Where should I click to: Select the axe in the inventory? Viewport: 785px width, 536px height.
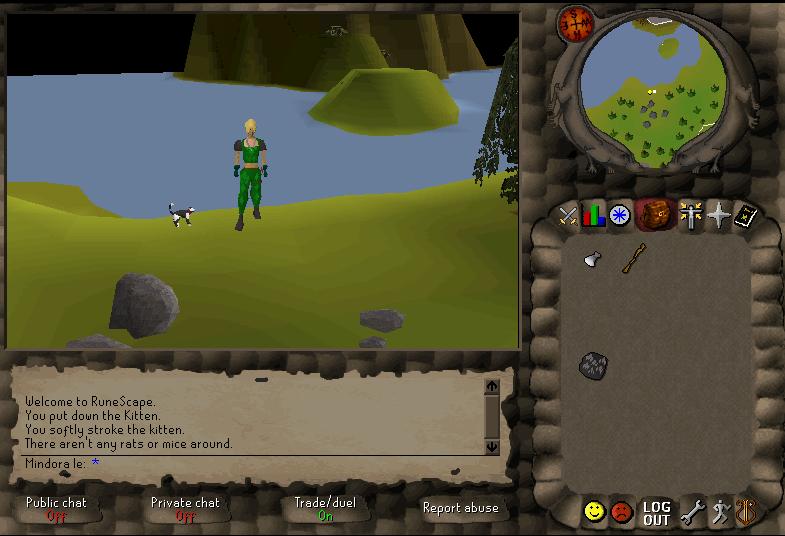(591, 260)
